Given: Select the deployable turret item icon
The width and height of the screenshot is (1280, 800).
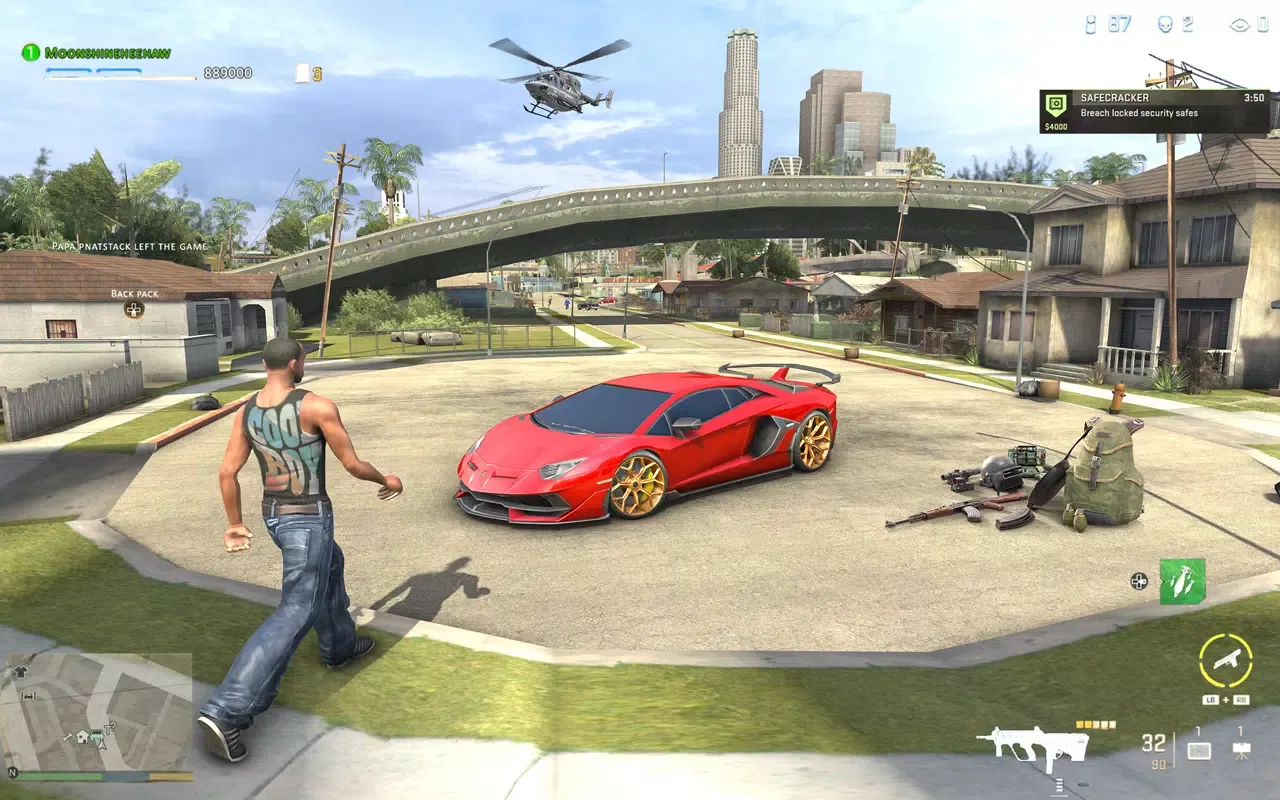Looking at the screenshot, I should pos(1240,750).
